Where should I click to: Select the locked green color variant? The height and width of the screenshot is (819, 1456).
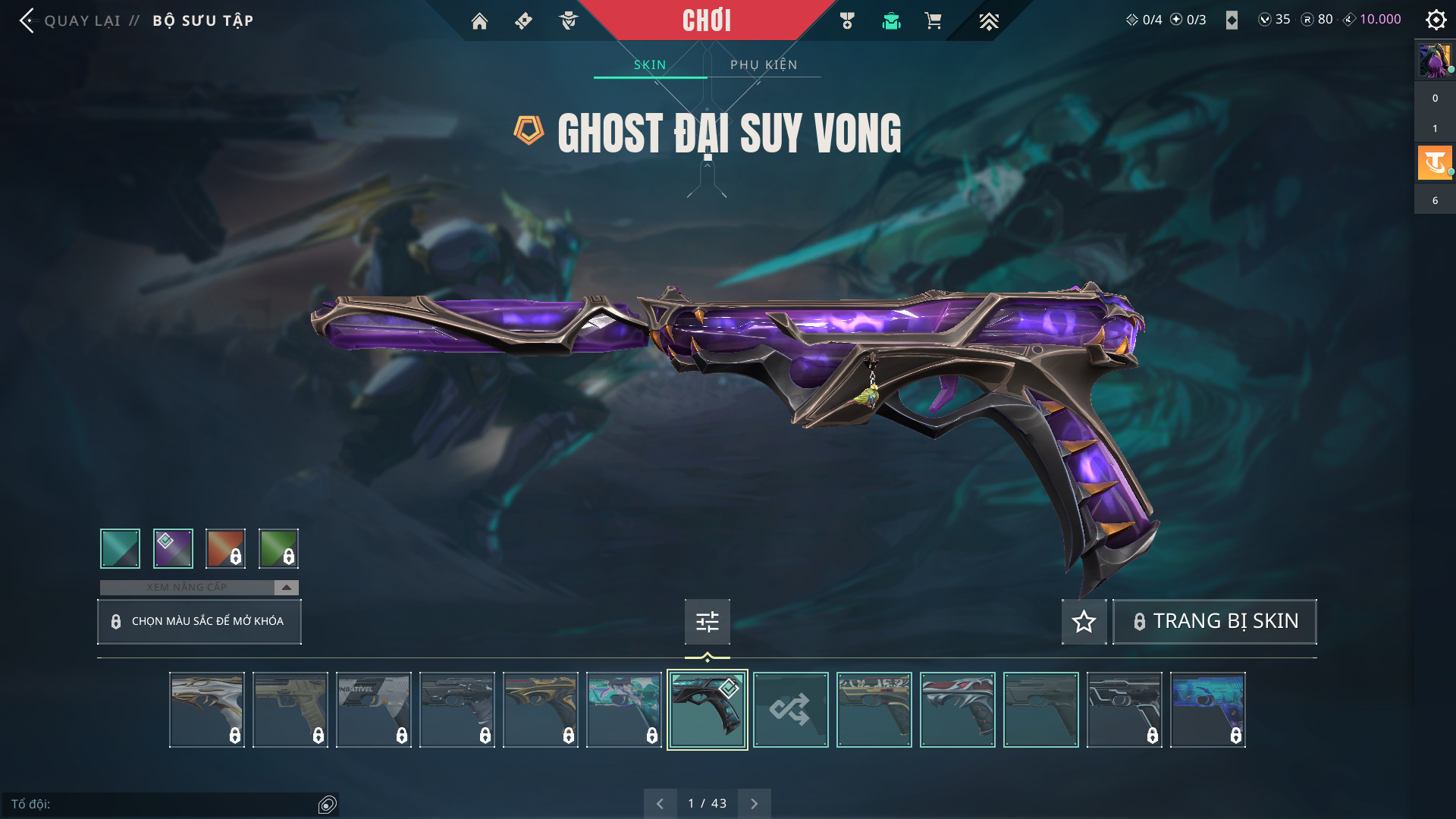(278, 548)
